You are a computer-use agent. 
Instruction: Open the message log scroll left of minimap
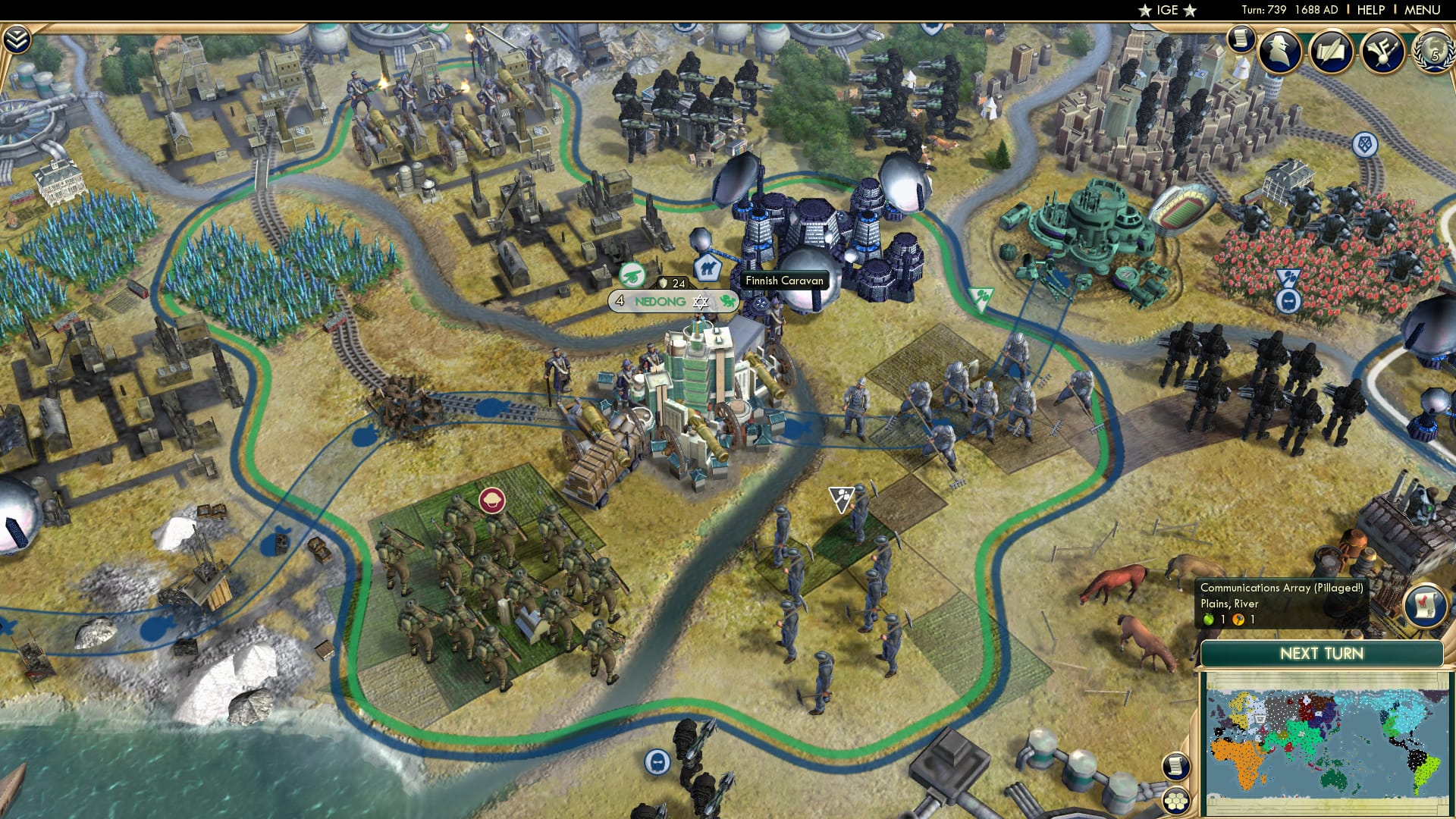pos(1175,767)
